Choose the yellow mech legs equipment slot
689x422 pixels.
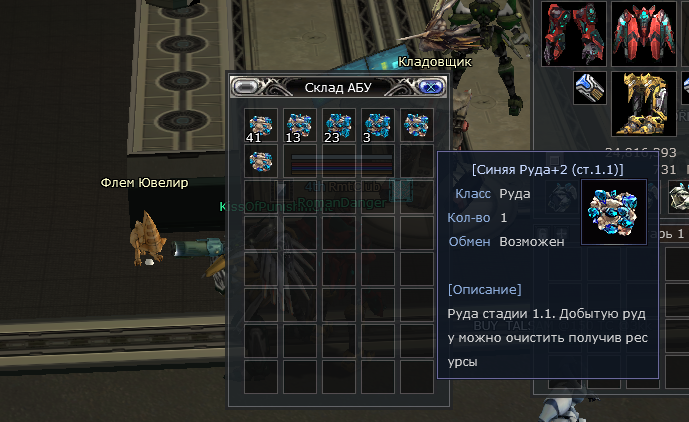click(x=645, y=103)
